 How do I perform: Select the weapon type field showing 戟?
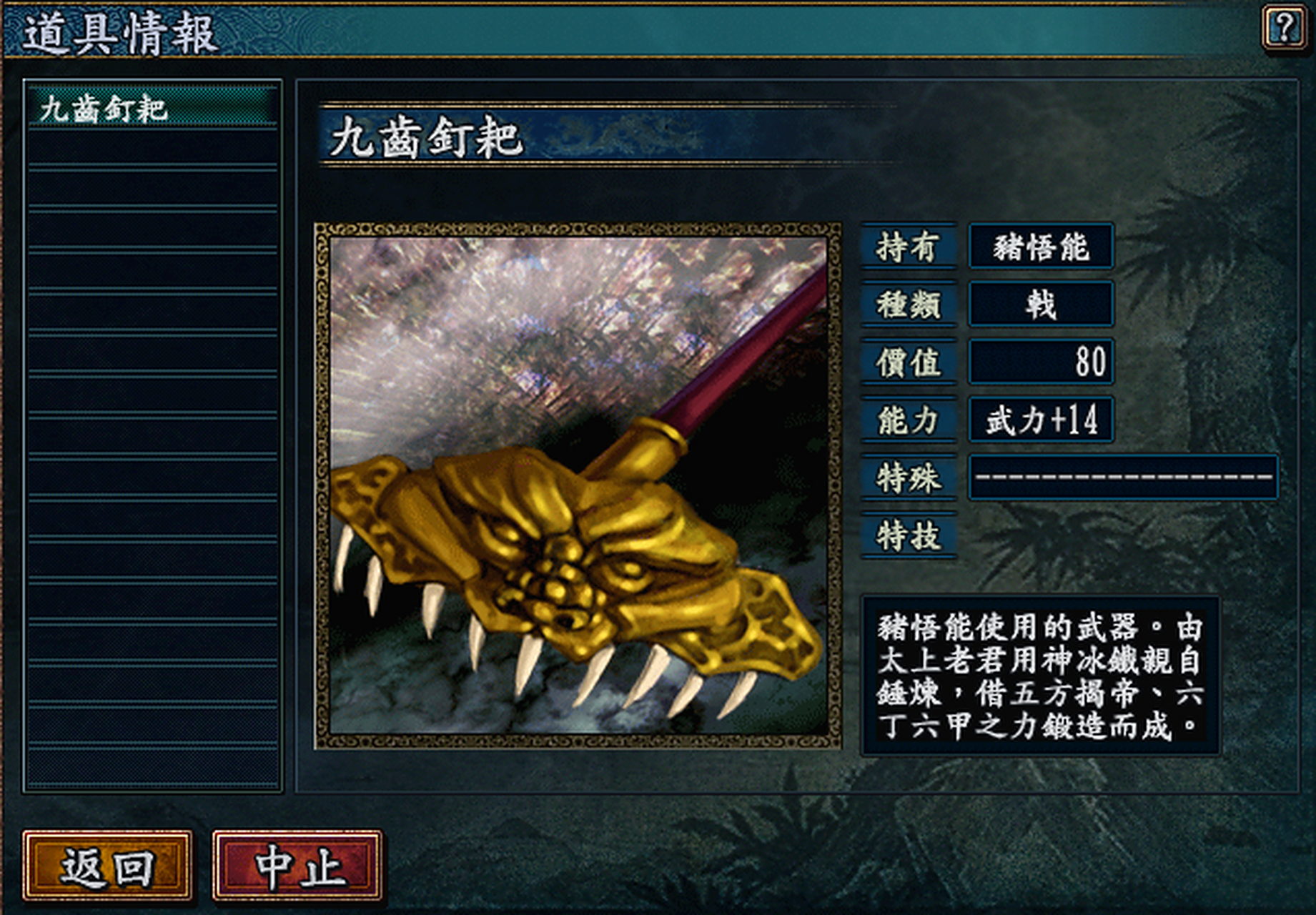[1041, 304]
